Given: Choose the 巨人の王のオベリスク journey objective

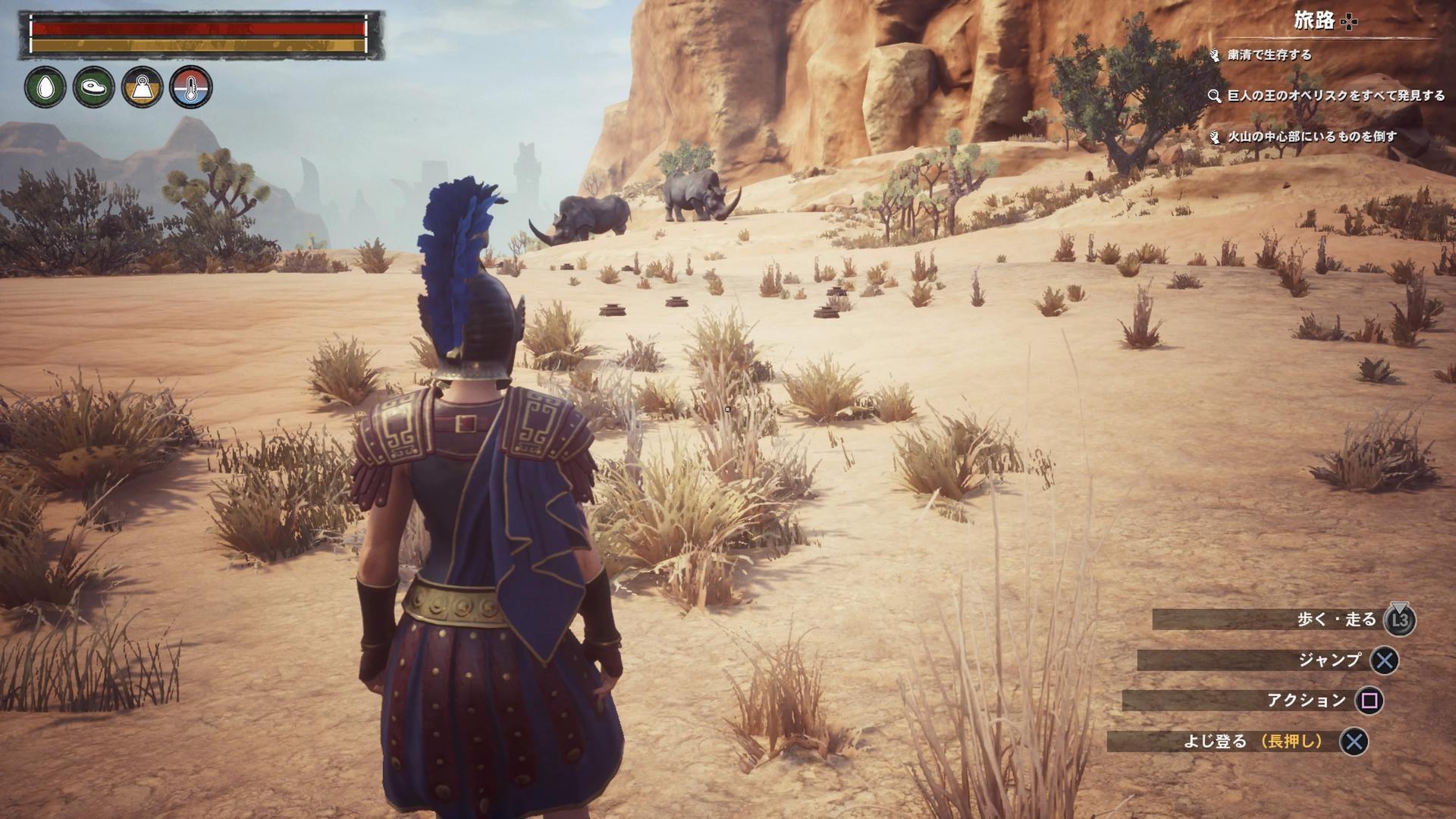Looking at the screenshot, I should [x=1335, y=96].
